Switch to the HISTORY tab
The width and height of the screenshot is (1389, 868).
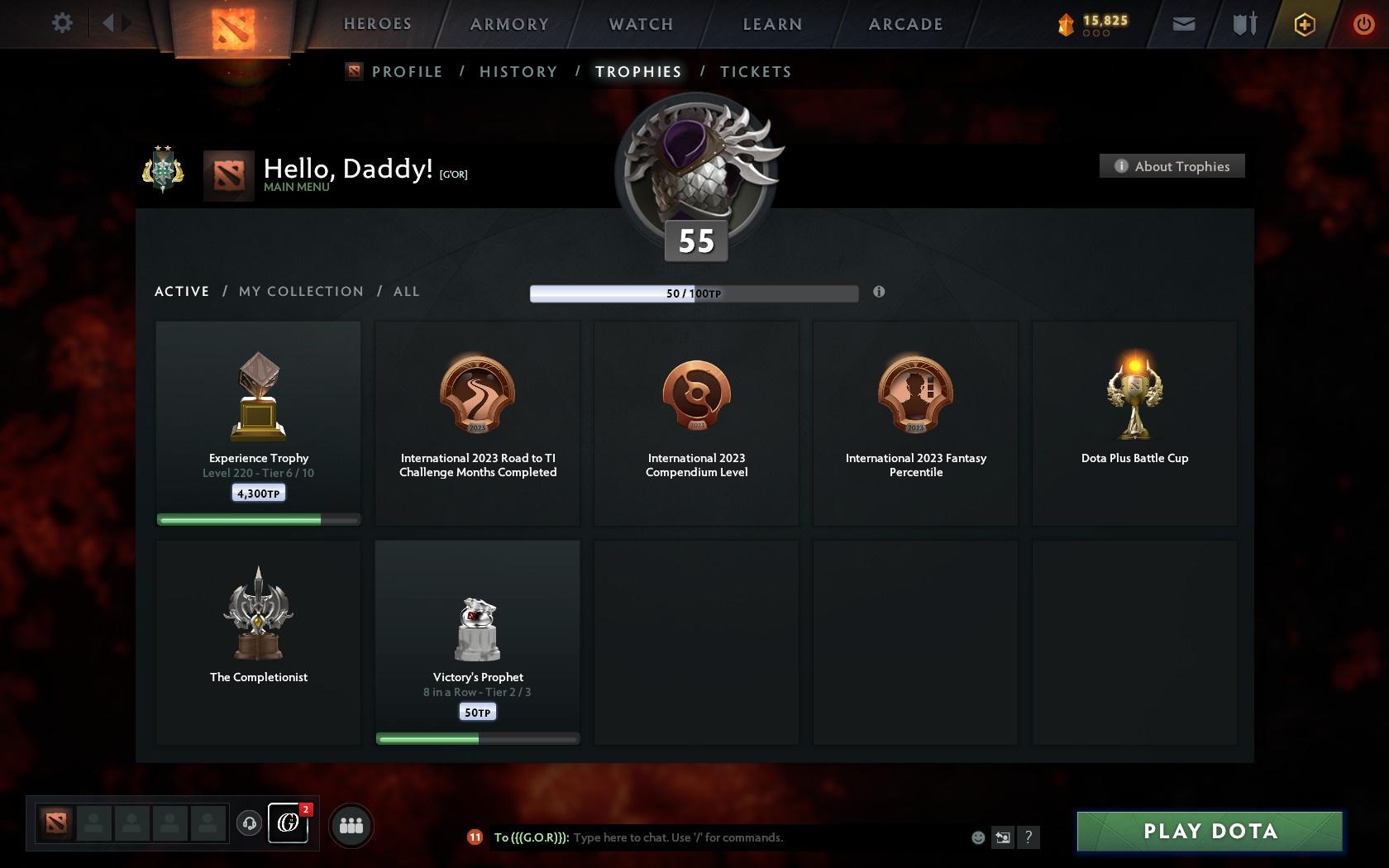[518, 72]
